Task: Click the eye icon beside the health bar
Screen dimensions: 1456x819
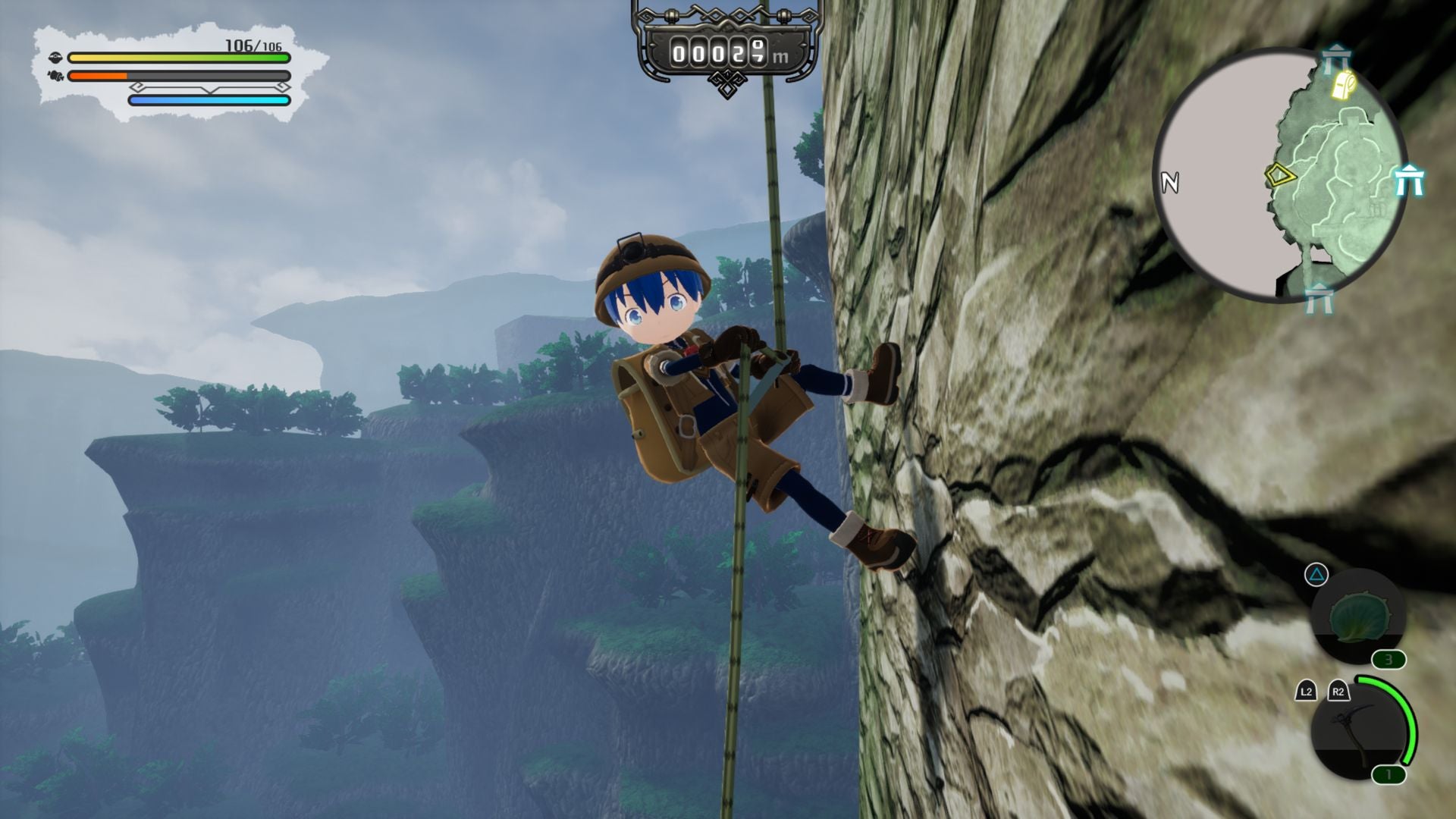Action: tap(56, 58)
